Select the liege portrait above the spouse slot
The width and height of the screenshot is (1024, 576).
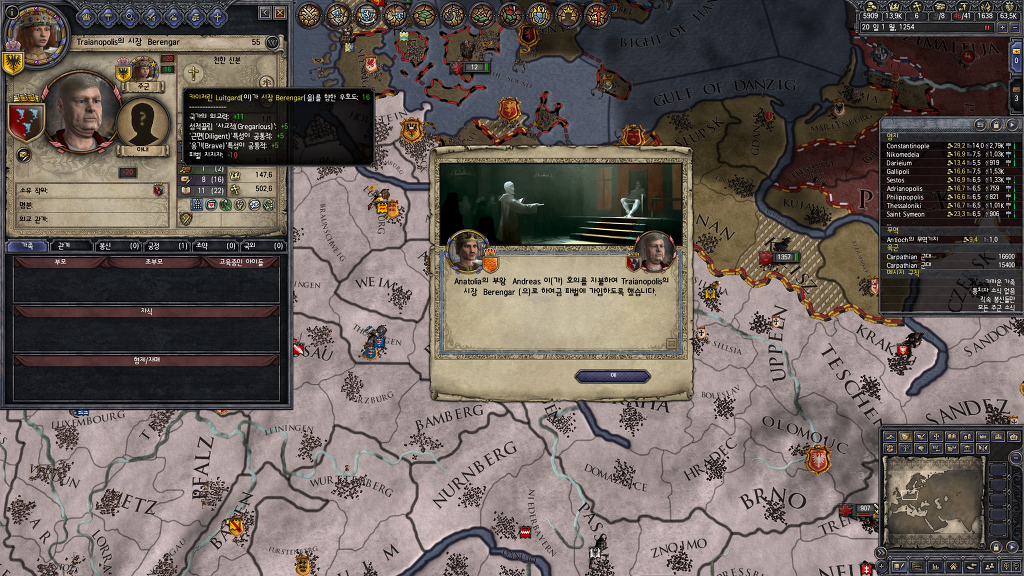143,70
